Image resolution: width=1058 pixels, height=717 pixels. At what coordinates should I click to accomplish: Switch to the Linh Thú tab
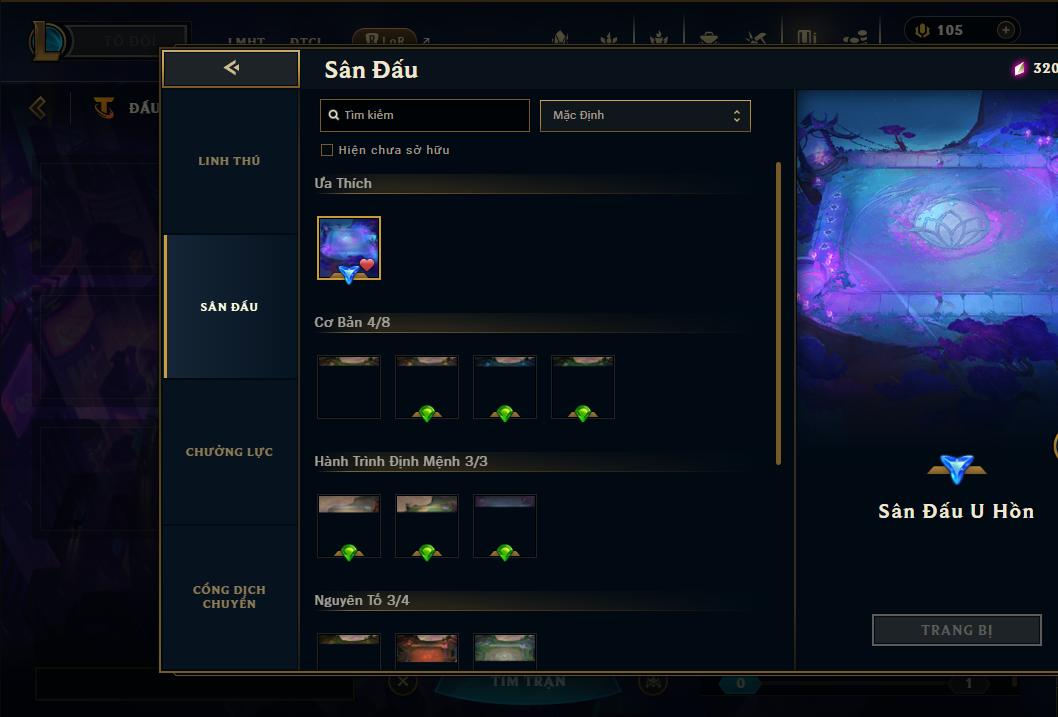point(229,161)
